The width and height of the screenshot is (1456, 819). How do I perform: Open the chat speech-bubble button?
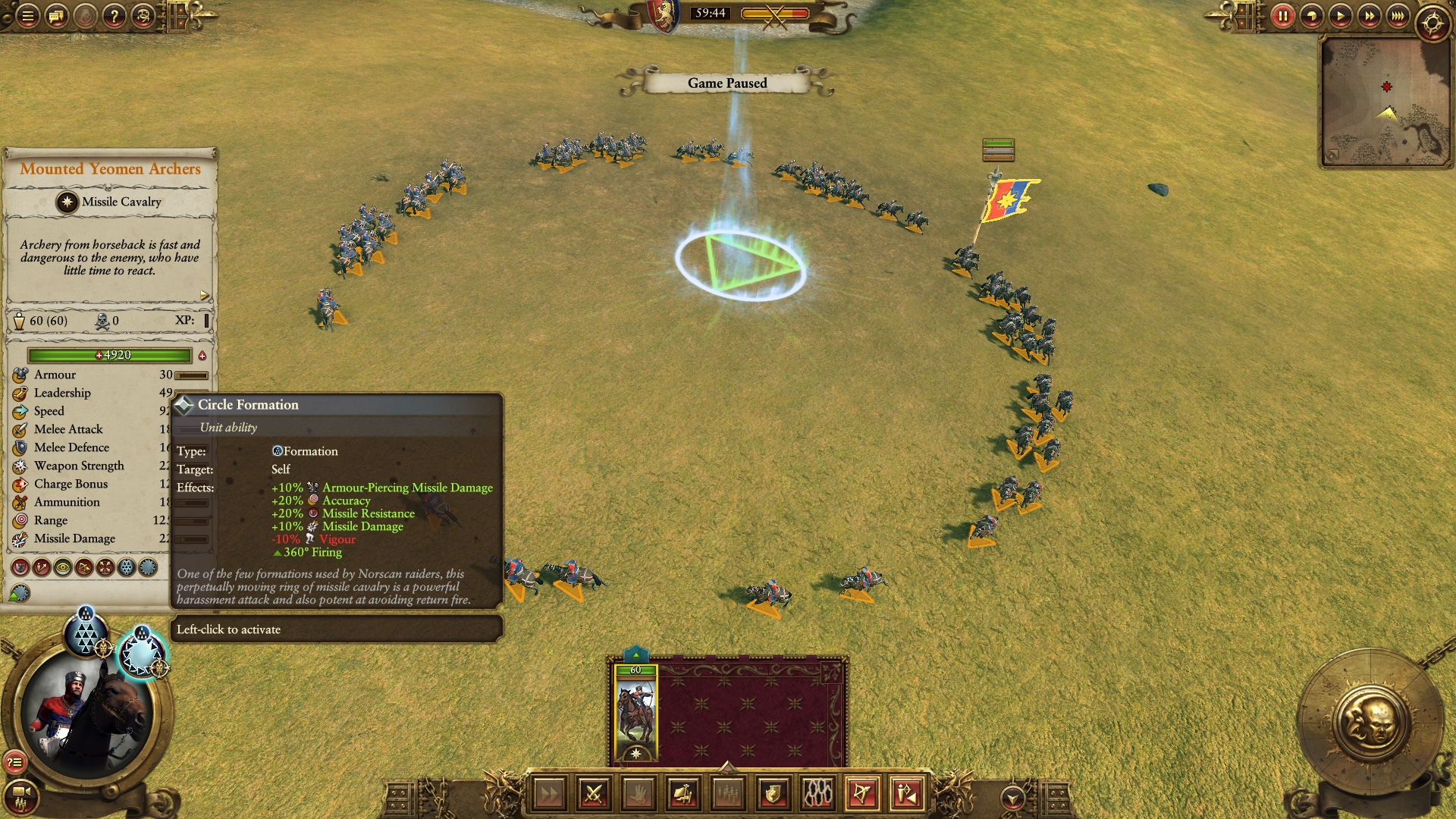[x=56, y=15]
